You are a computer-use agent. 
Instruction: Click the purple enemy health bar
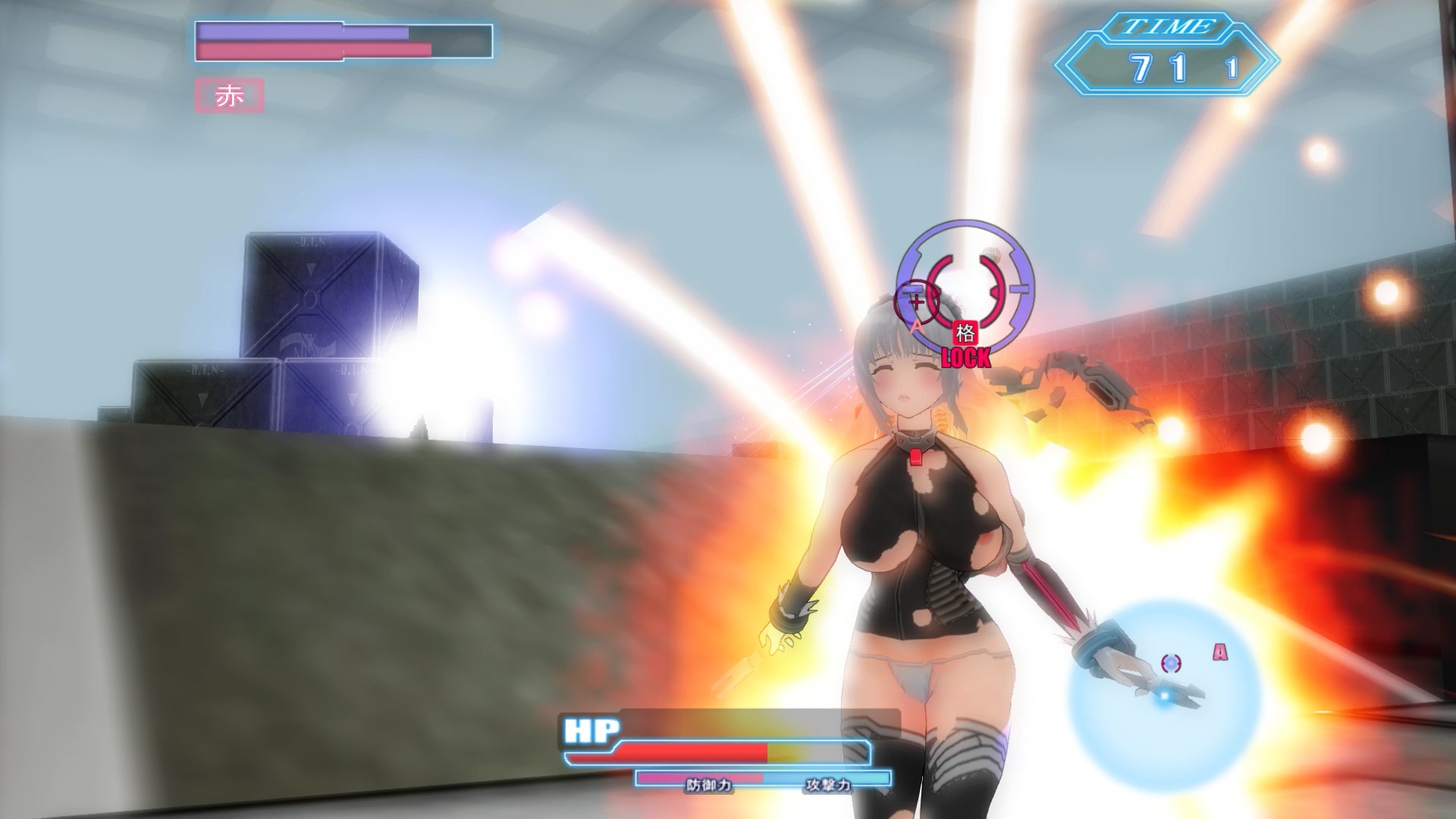click(x=303, y=30)
